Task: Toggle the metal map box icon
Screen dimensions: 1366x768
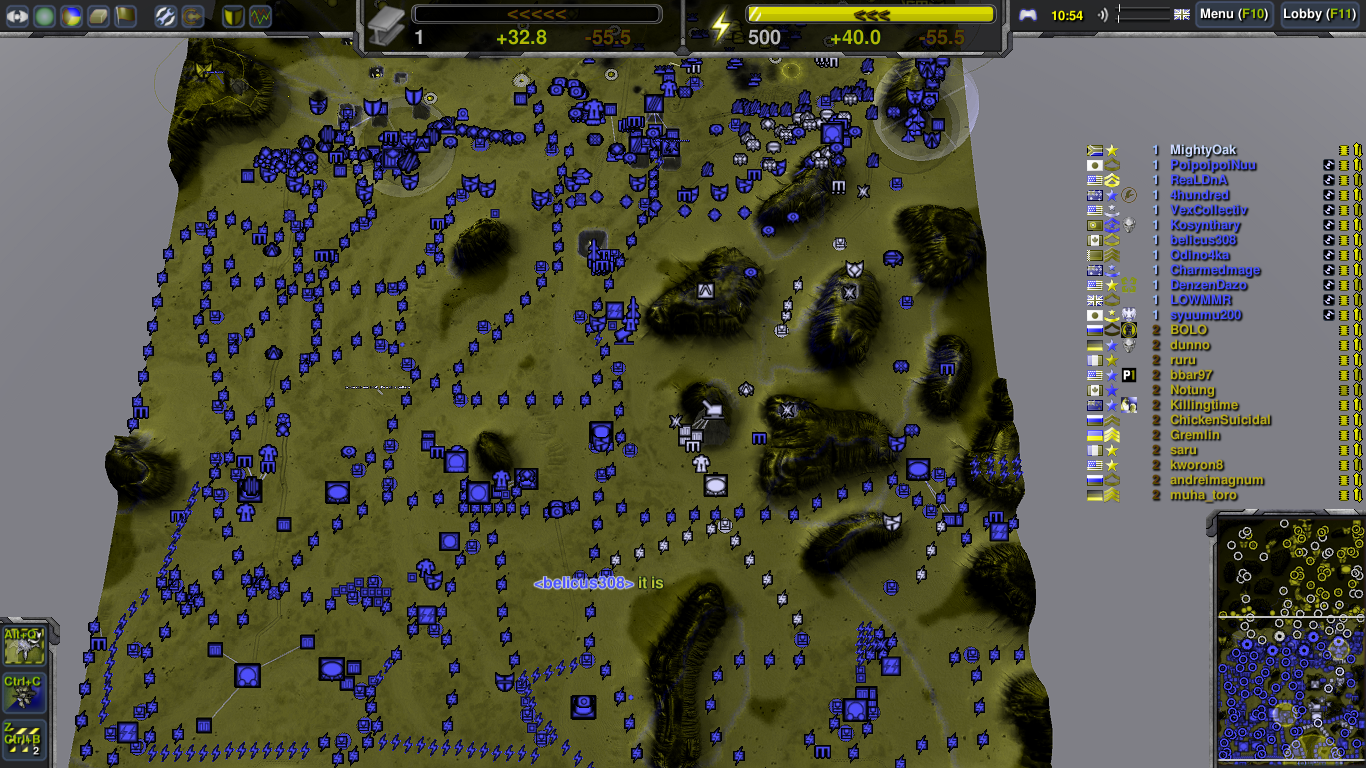Action: [x=97, y=16]
